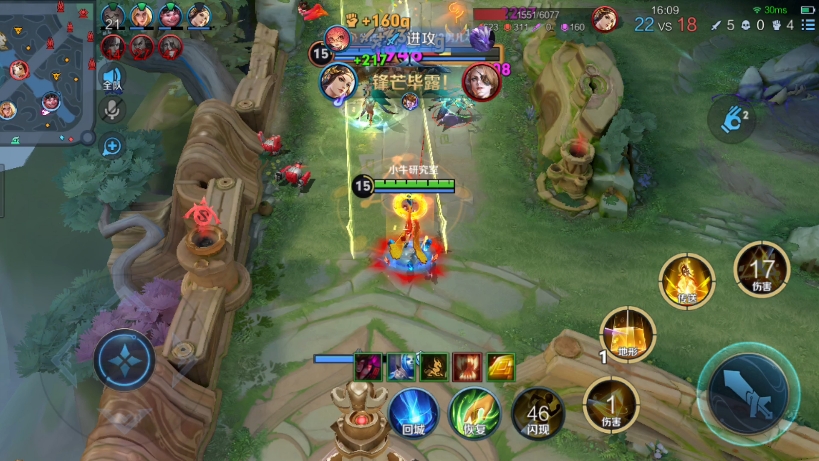The height and width of the screenshot is (461, 819).
Task: Tap the 闪现 flash spell on cooldown
Action: pos(538,412)
